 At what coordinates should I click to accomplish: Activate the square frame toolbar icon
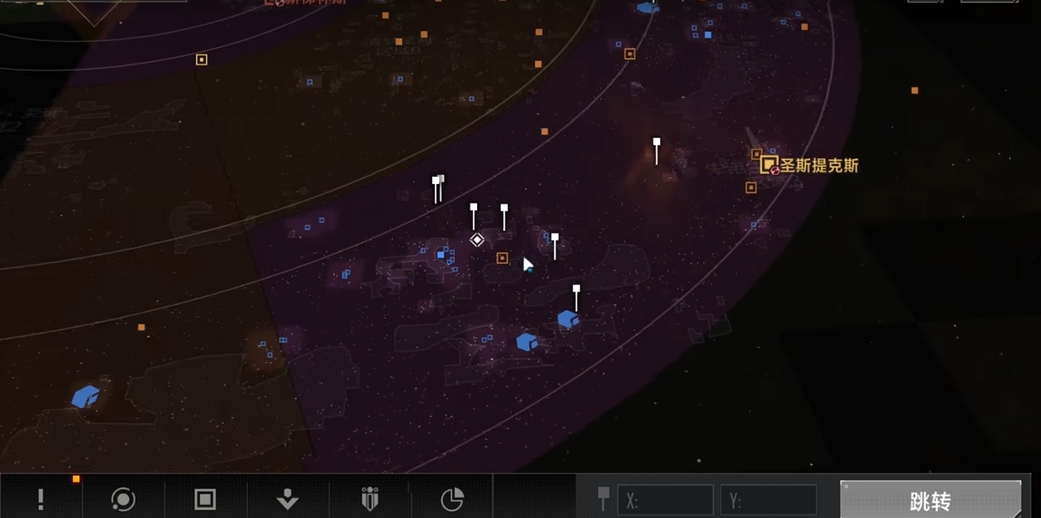[205, 499]
